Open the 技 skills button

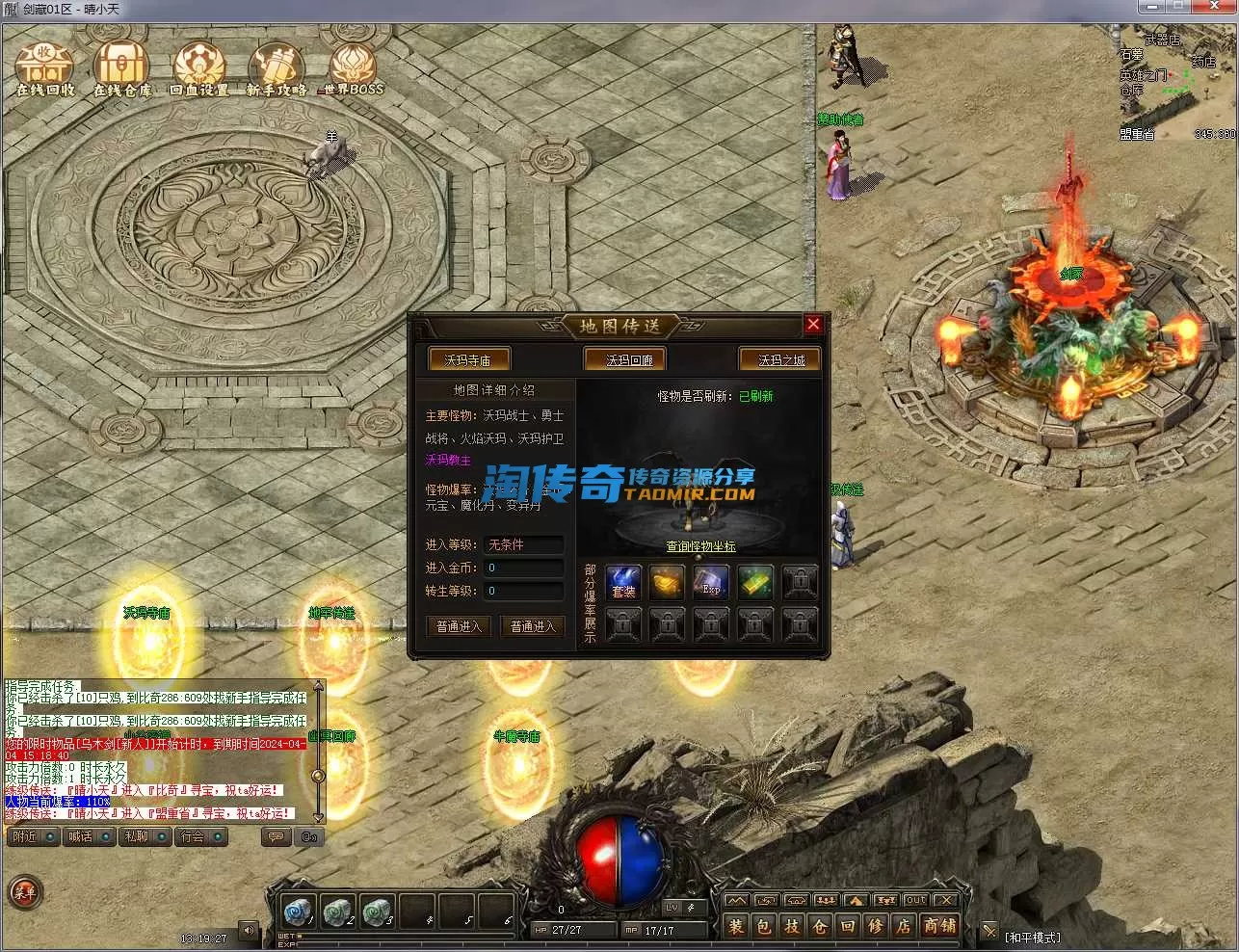tap(791, 926)
